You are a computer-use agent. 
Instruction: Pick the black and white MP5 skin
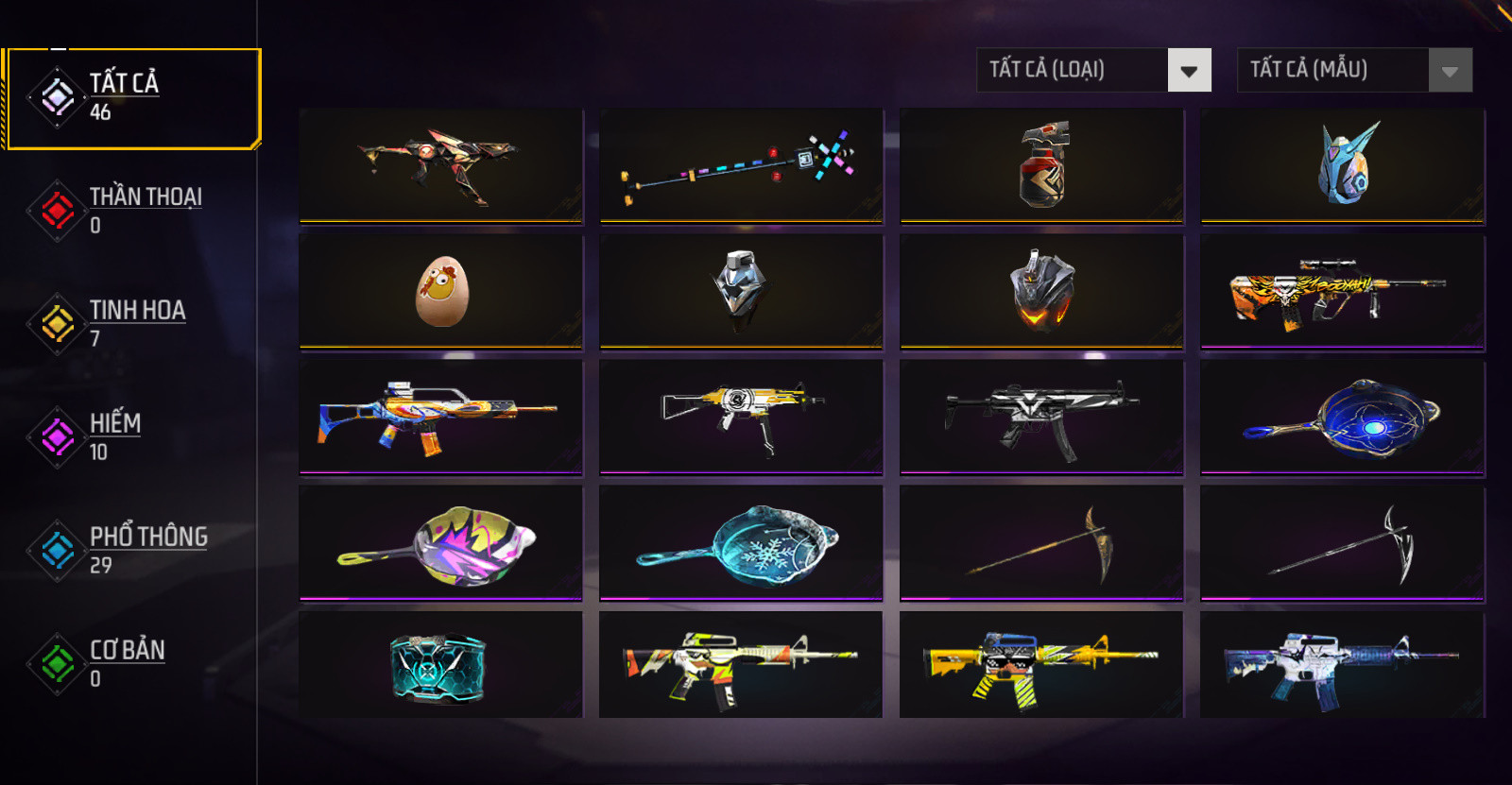click(x=1042, y=418)
